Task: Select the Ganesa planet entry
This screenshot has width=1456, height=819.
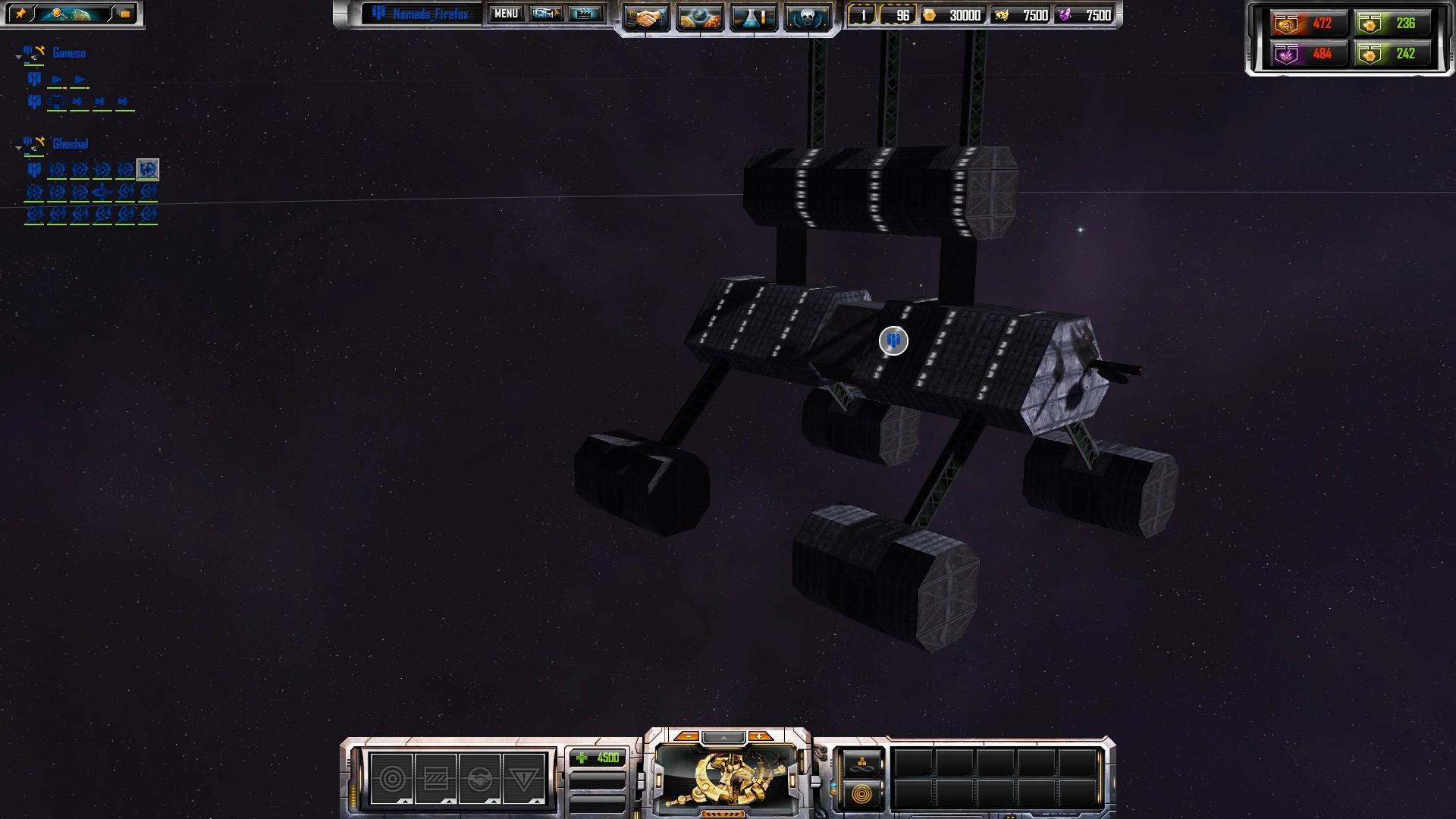Action: pyautogui.click(x=68, y=53)
